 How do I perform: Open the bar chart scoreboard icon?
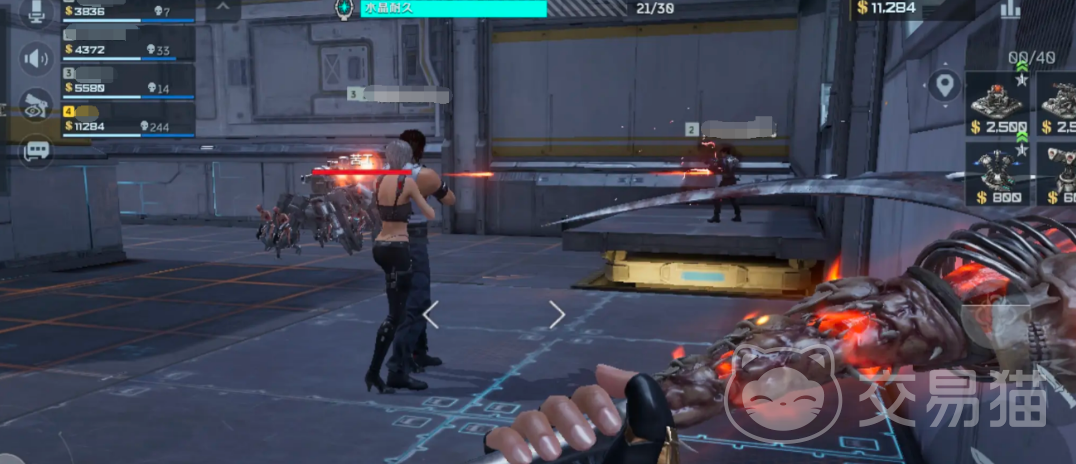pyautogui.click(x=1011, y=9)
